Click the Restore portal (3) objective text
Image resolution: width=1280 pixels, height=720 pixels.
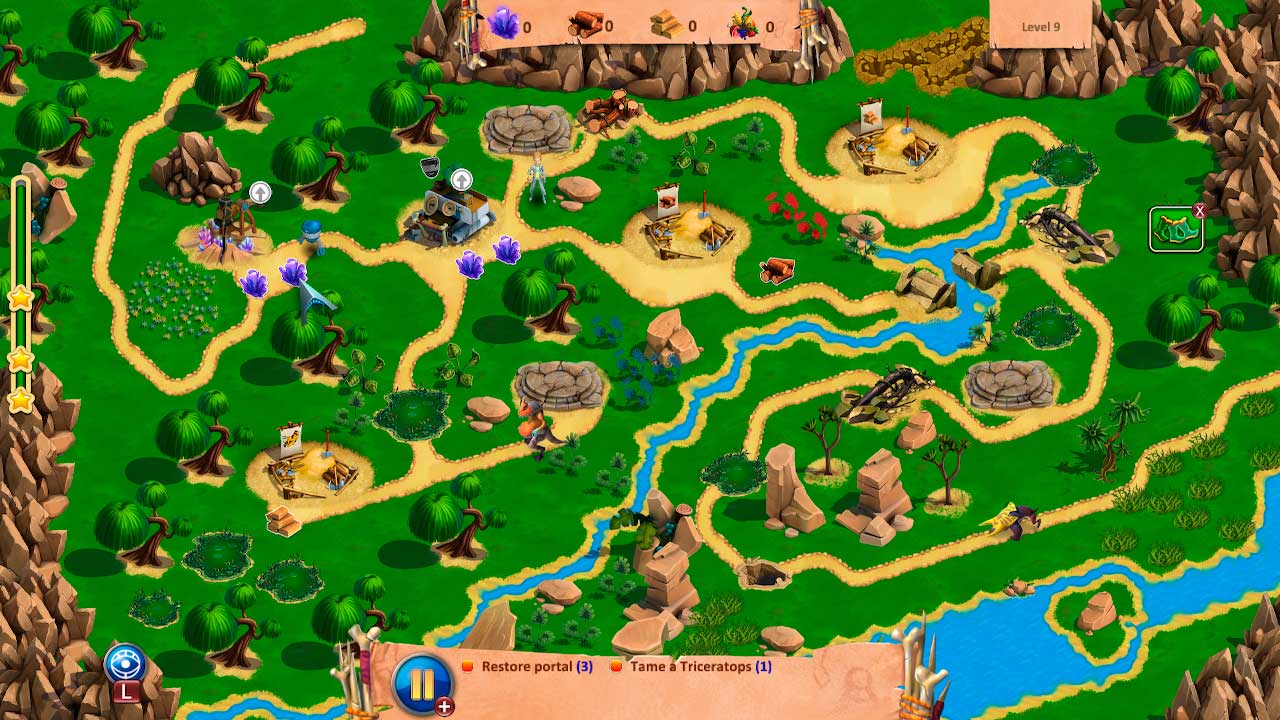537,667
